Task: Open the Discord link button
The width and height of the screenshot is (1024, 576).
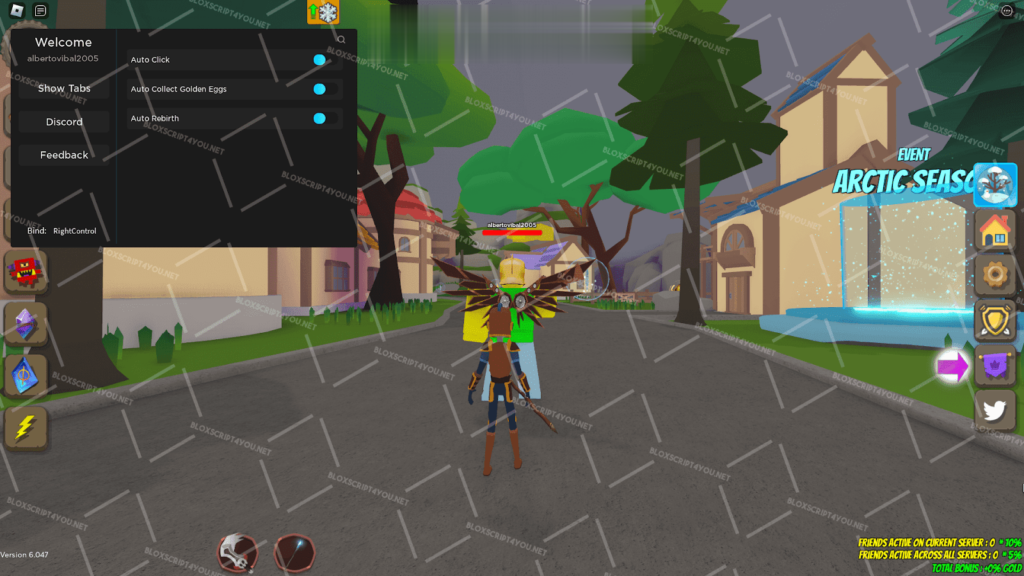Action: [x=64, y=122]
